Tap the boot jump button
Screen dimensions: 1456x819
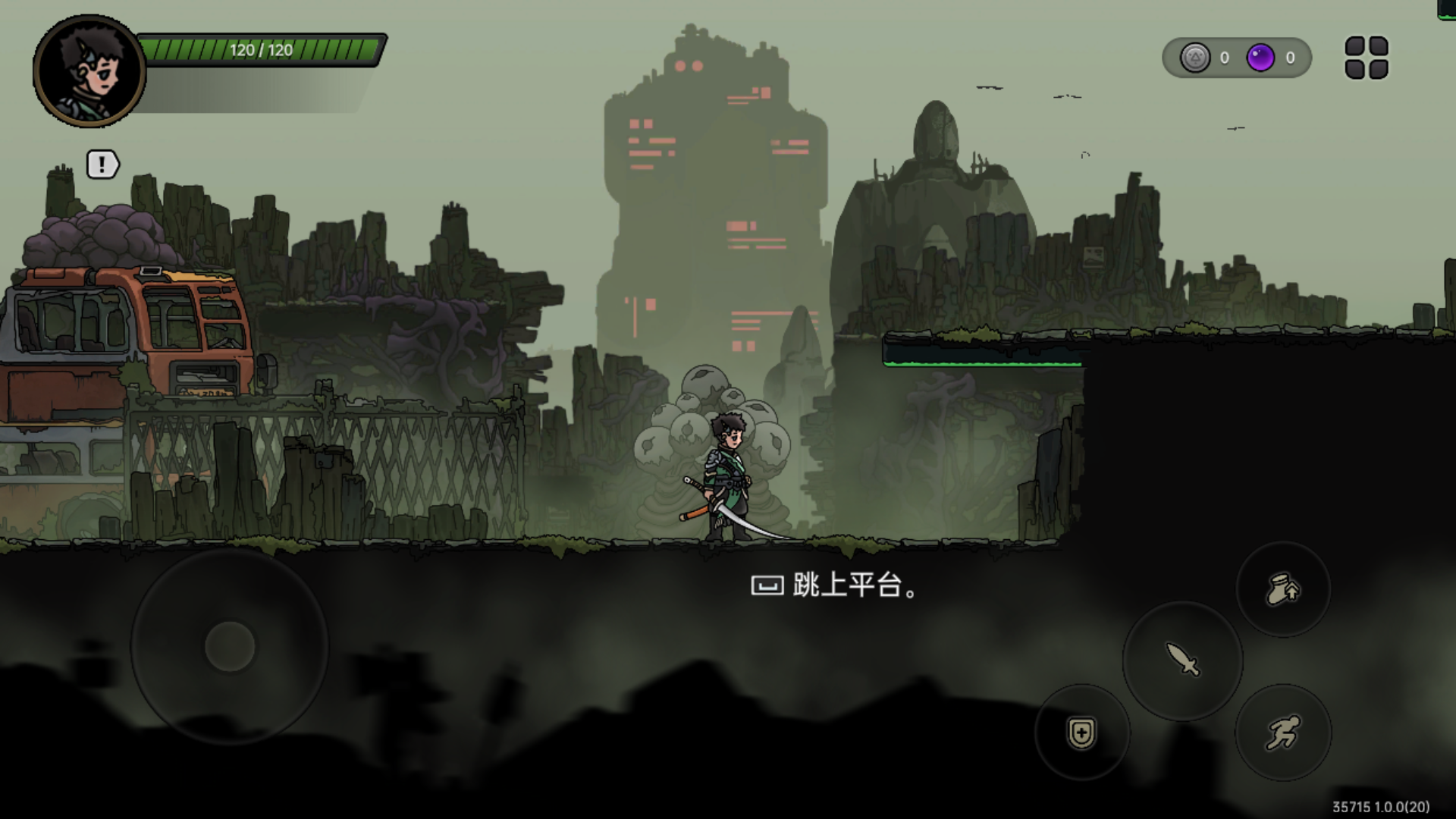pos(1283,589)
